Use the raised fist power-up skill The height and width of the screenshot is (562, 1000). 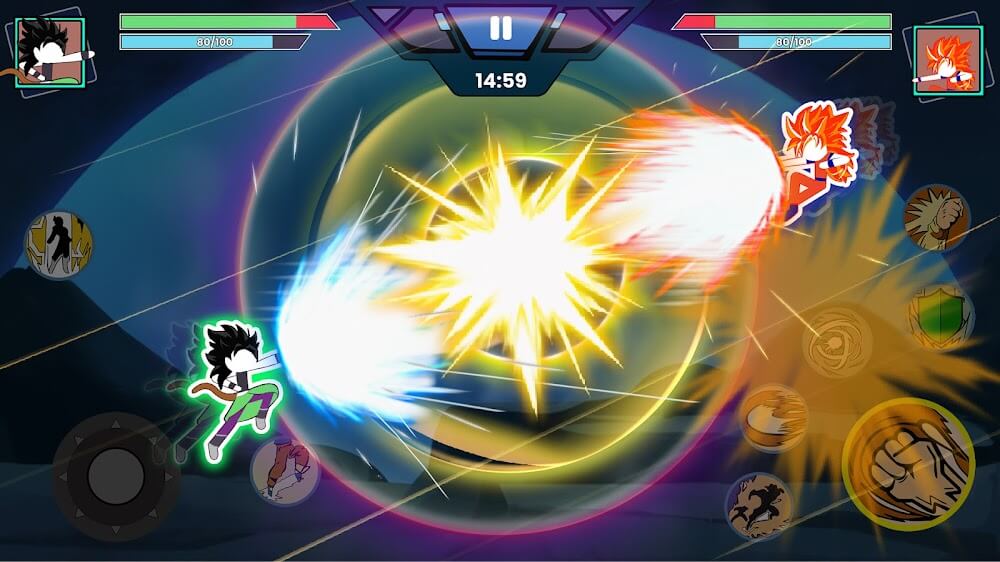point(936,217)
